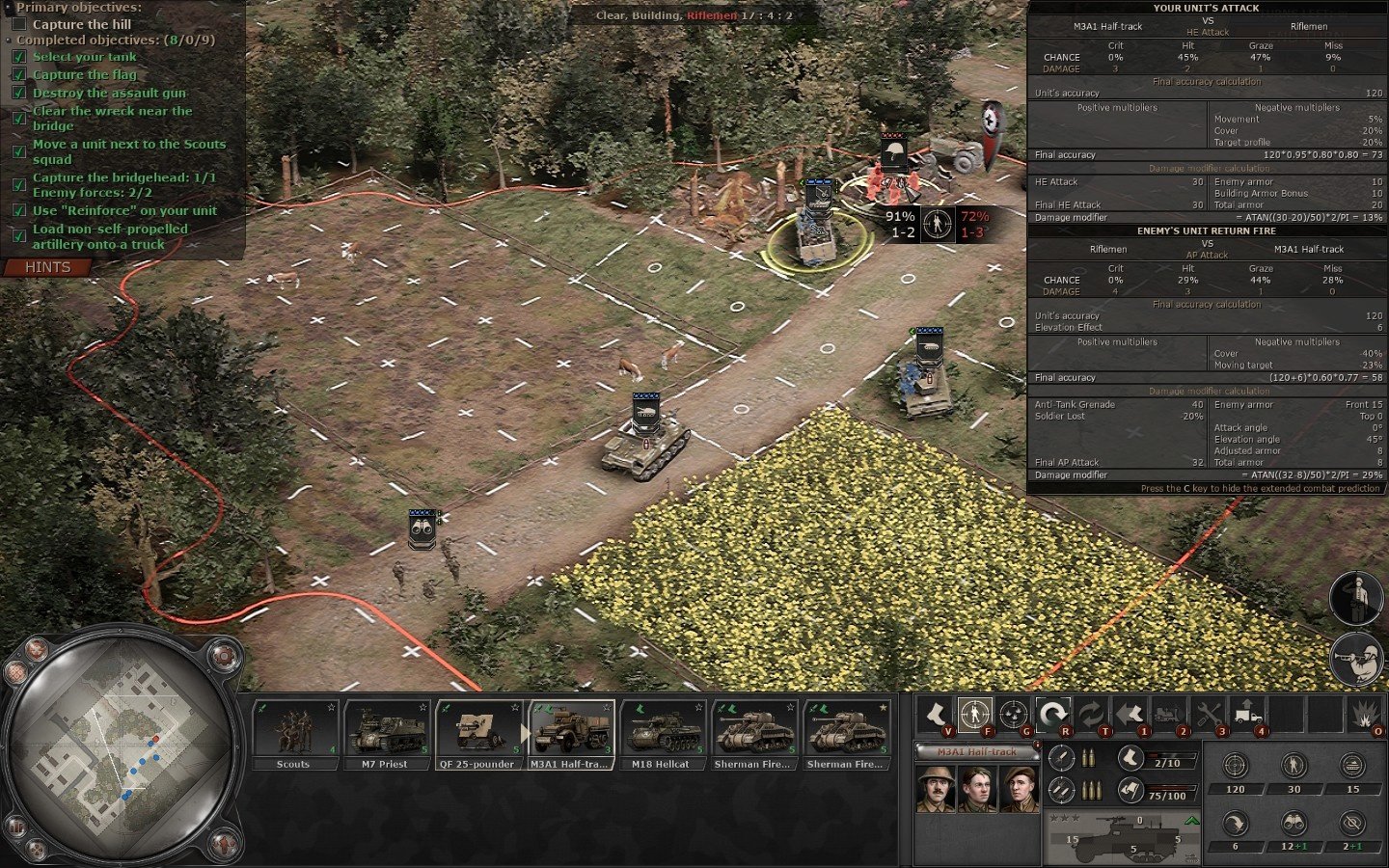Open the HINTS panel
This screenshot has width=1389, height=868.
point(48,267)
